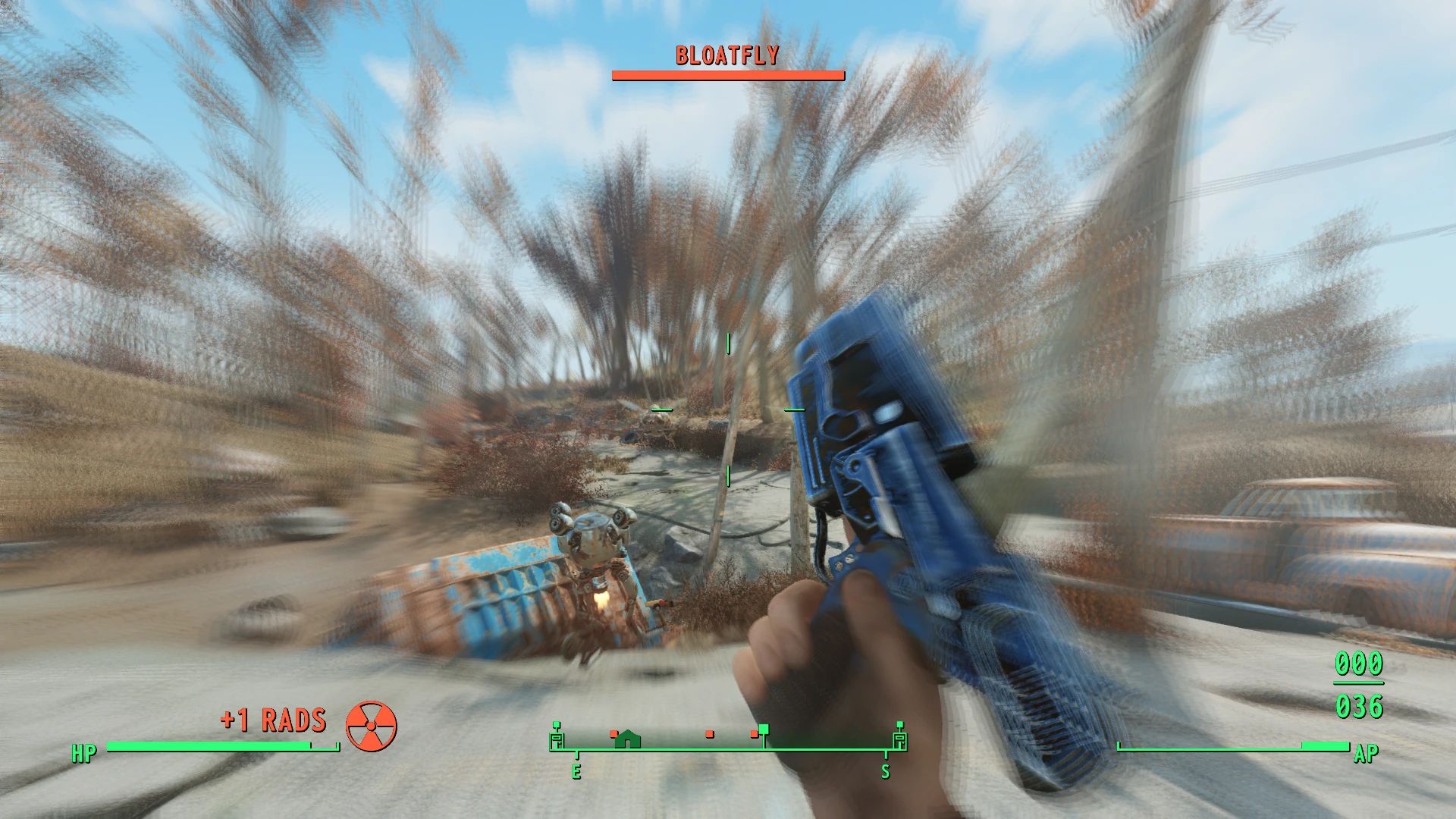This screenshot has width=1456, height=819.
Task: Click the red enemy dot beside the quest marker
Action: coord(754,733)
